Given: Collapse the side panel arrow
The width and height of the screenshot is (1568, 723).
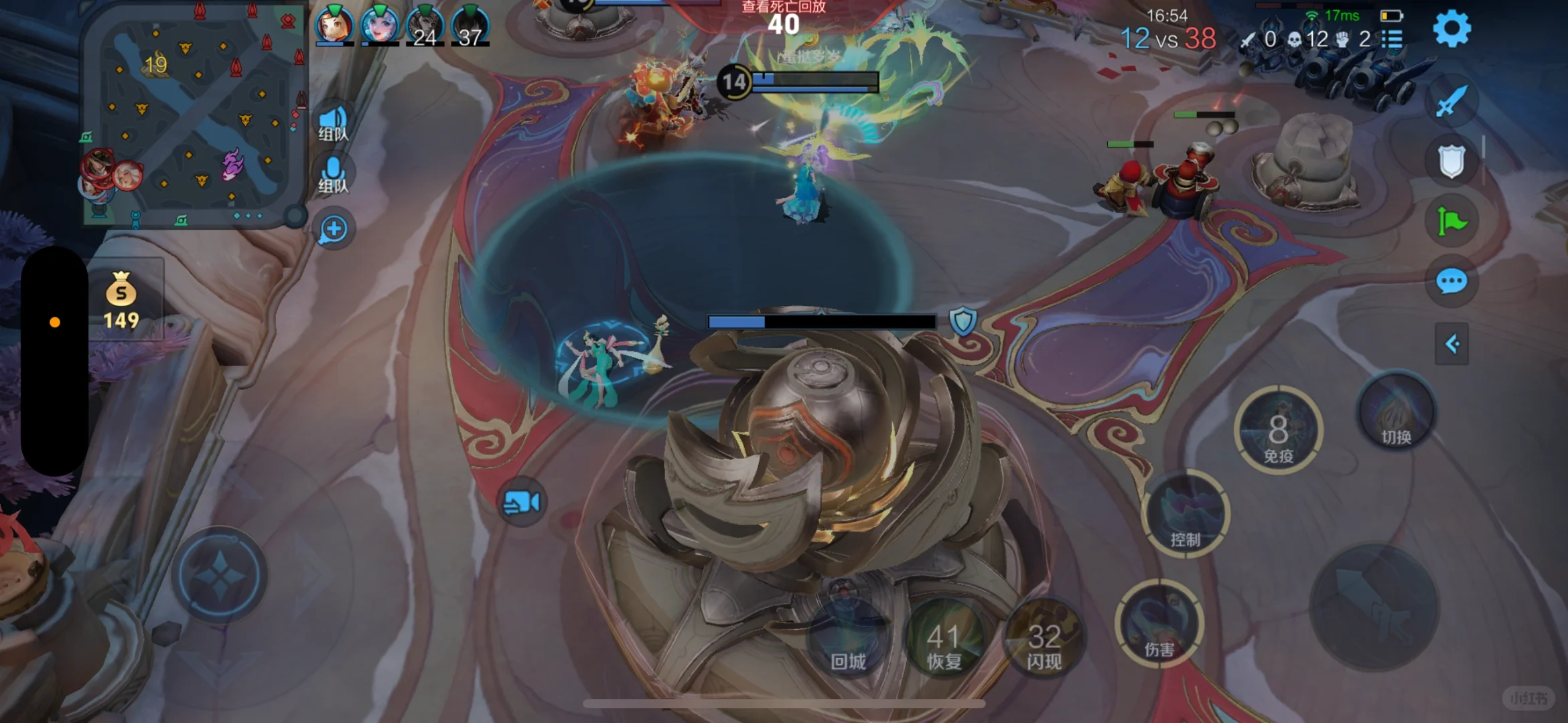Looking at the screenshot, I should click(x=1451, y=344).
